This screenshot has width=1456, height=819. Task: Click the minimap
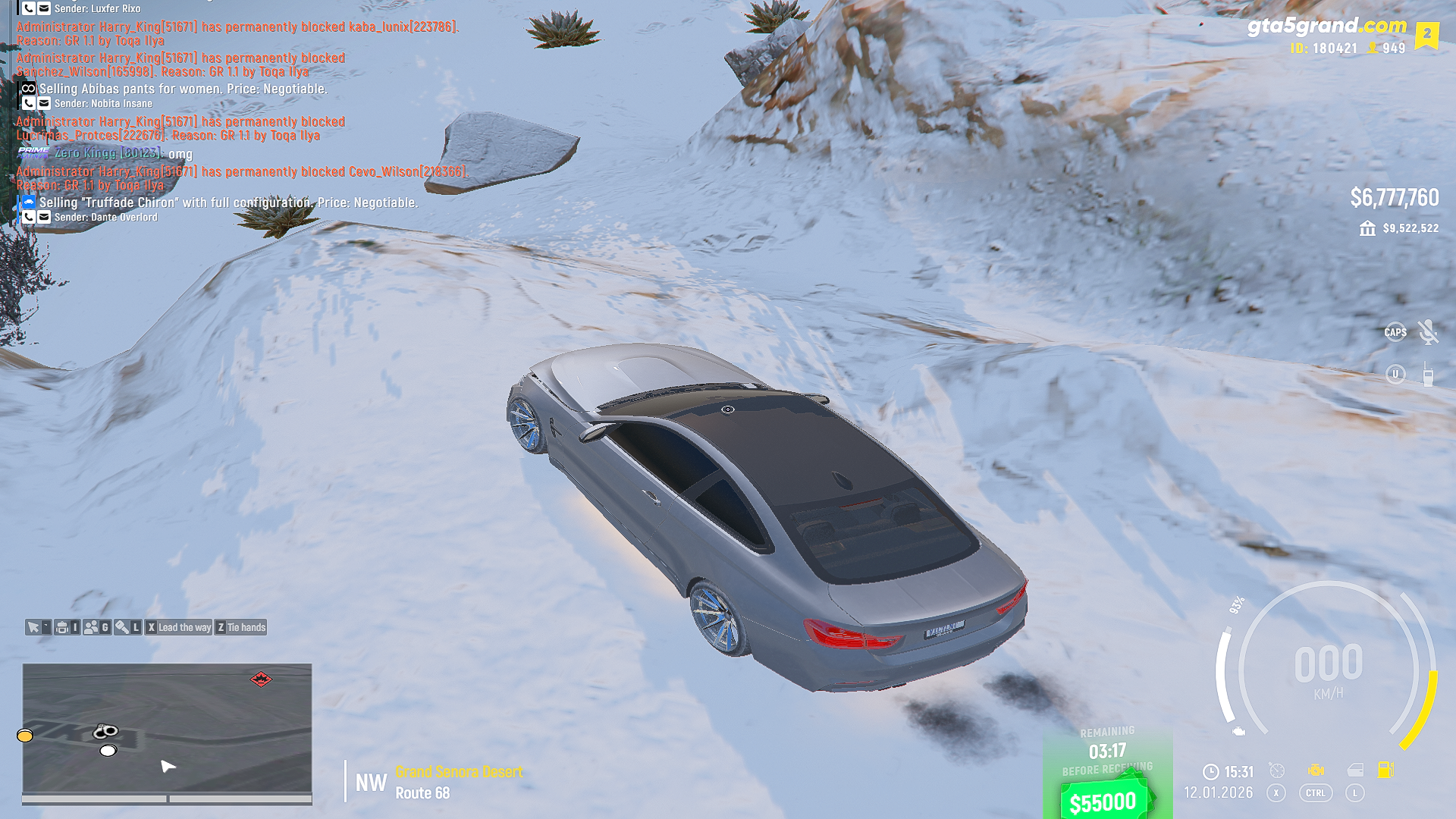(167, 728)
